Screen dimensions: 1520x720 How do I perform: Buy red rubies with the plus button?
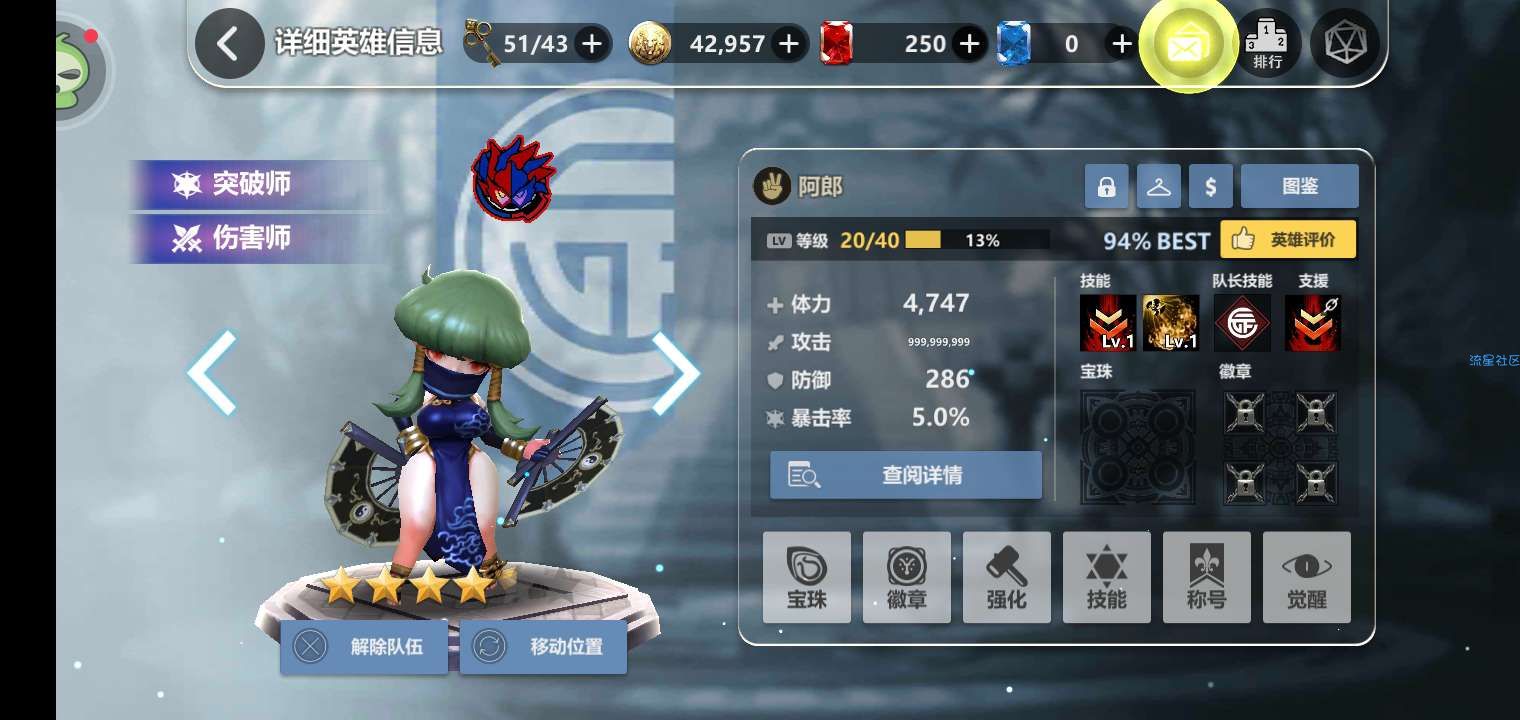[968, 44]
